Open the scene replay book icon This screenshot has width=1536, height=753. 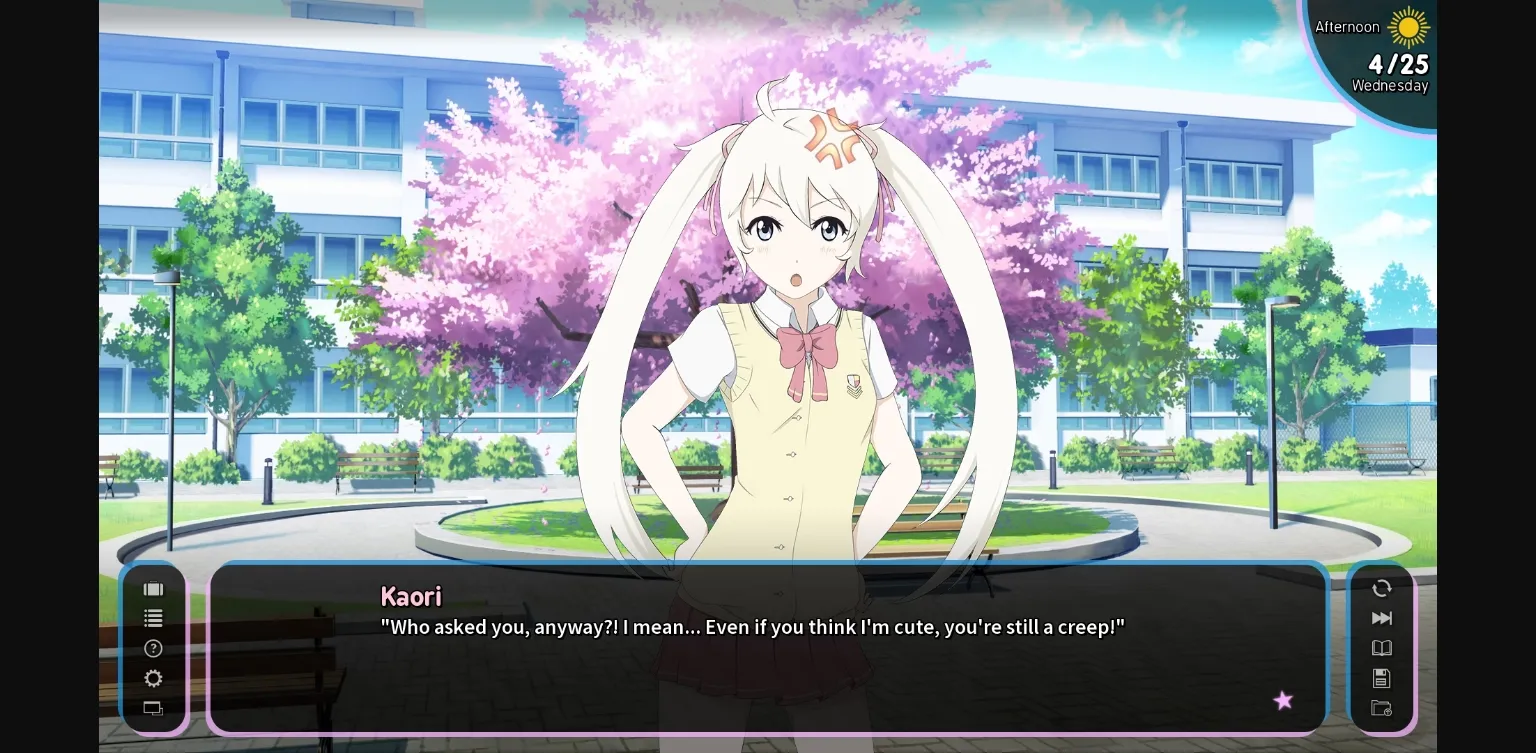tap(1381, 648)
